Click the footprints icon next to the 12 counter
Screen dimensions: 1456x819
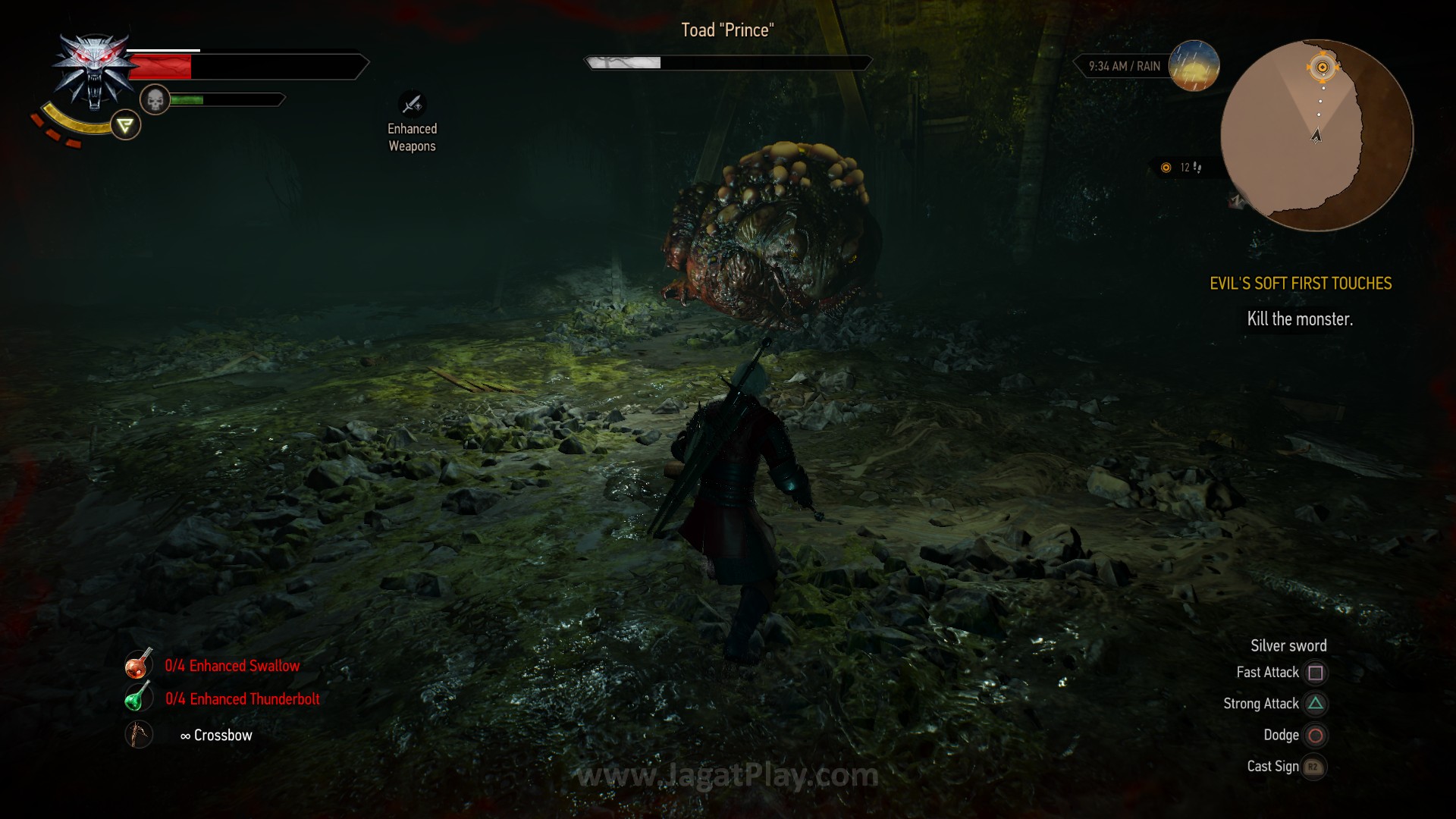(1196, 168)
